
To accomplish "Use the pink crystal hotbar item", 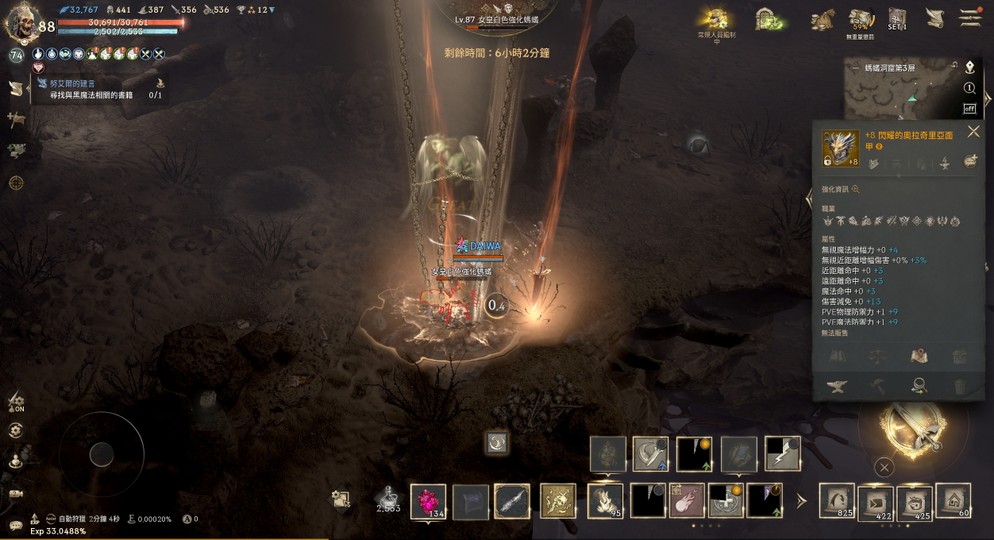I will (430, 500).
